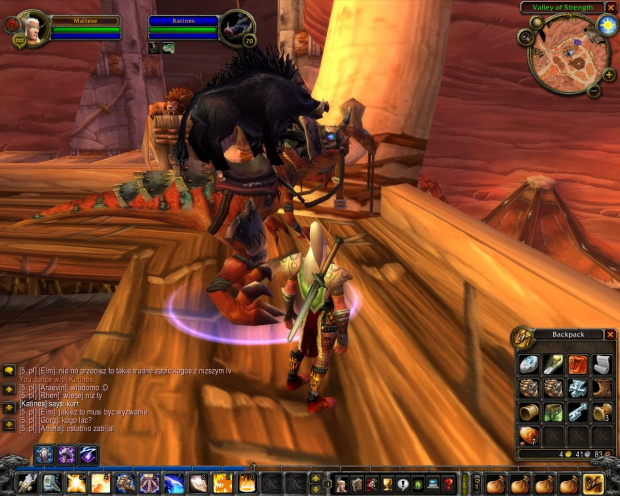
Task: Select the Hearthstone in the backpack
Action: (x=528, y=364)
